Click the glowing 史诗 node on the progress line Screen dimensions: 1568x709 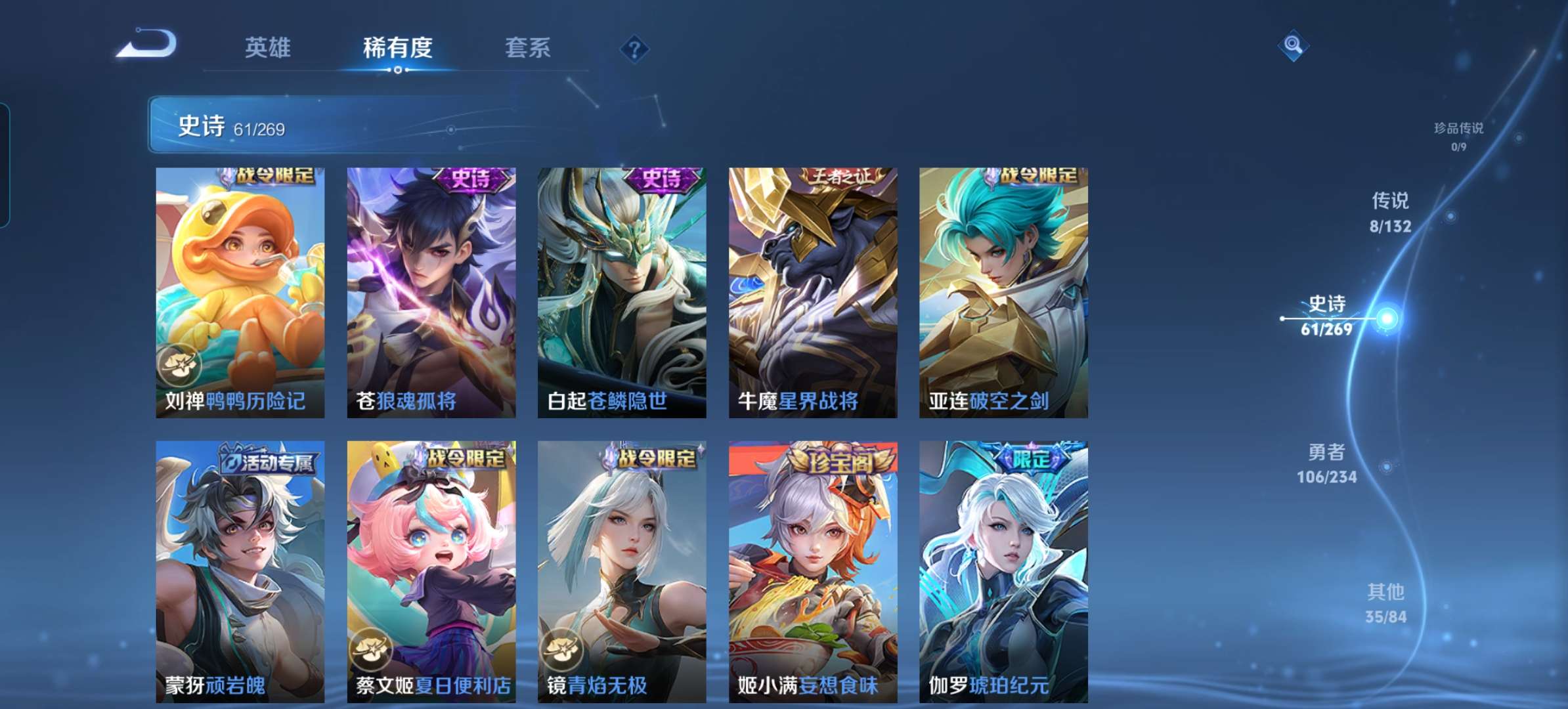[1388, 320]
